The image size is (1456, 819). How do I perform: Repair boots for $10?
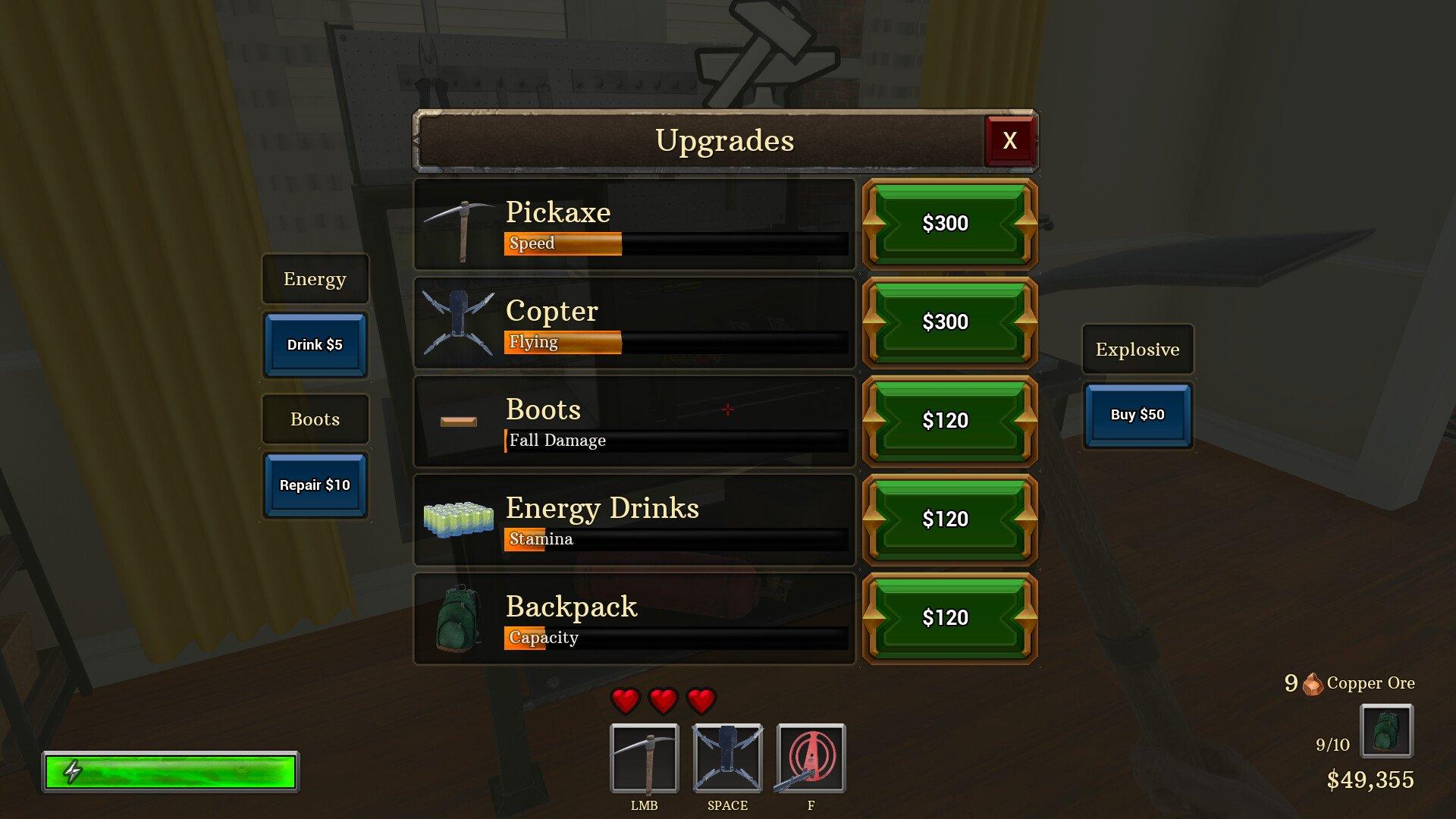tap(315, 485)
